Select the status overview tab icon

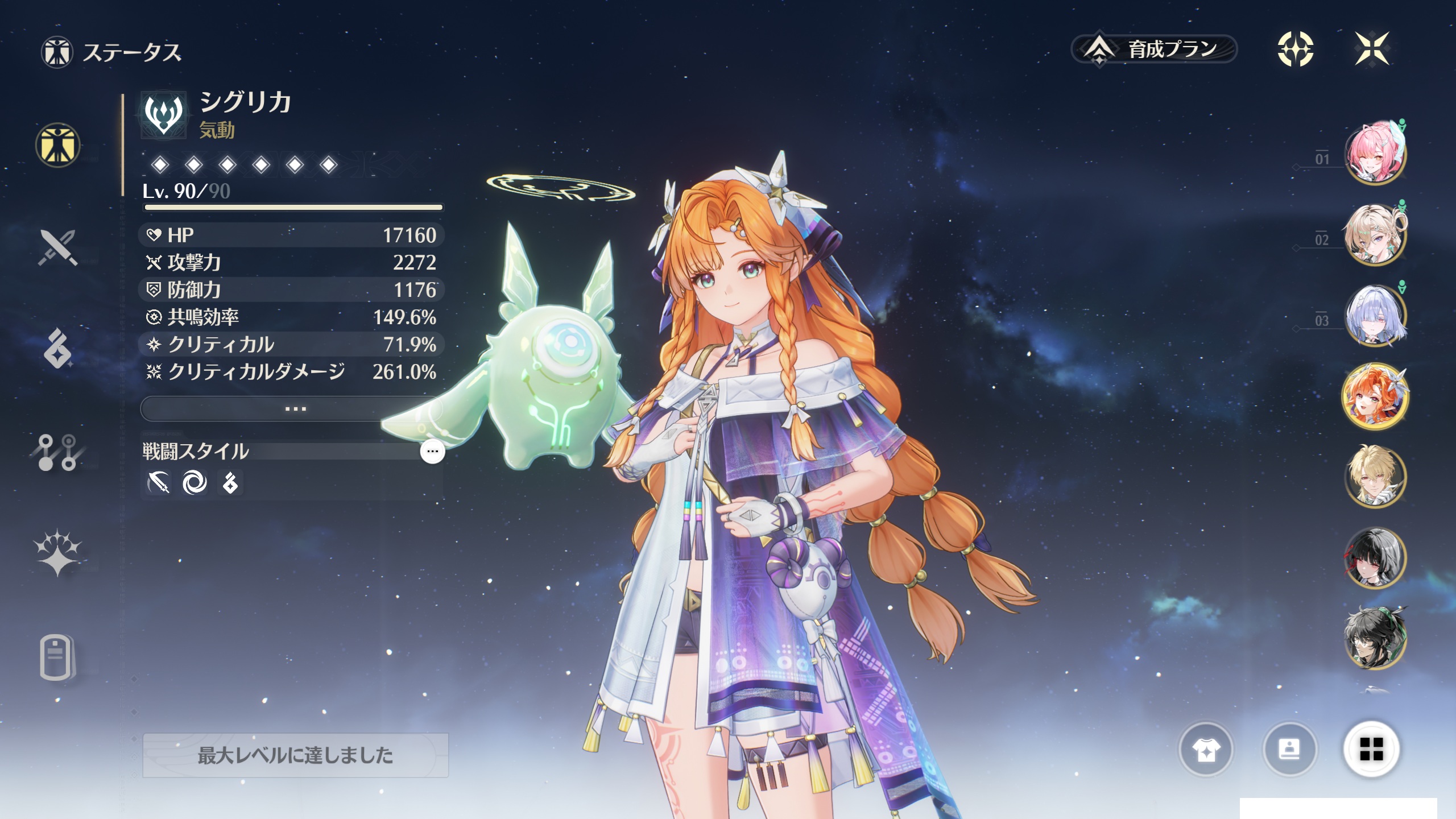57,145
